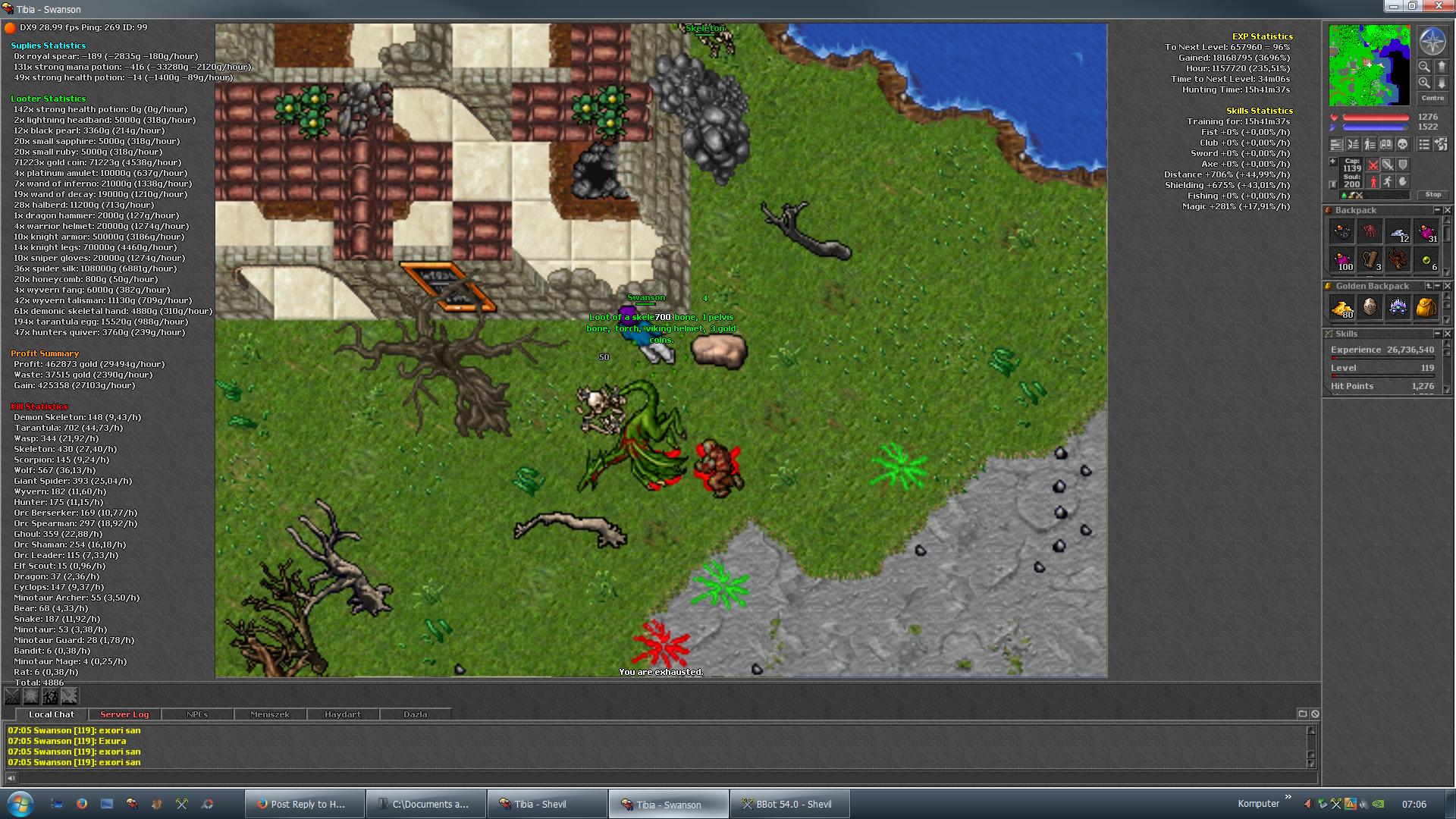Switch to the Meniszek chat tab
Image resolution: width=1456 pixels, height=819 pixels.
[270, 714]
